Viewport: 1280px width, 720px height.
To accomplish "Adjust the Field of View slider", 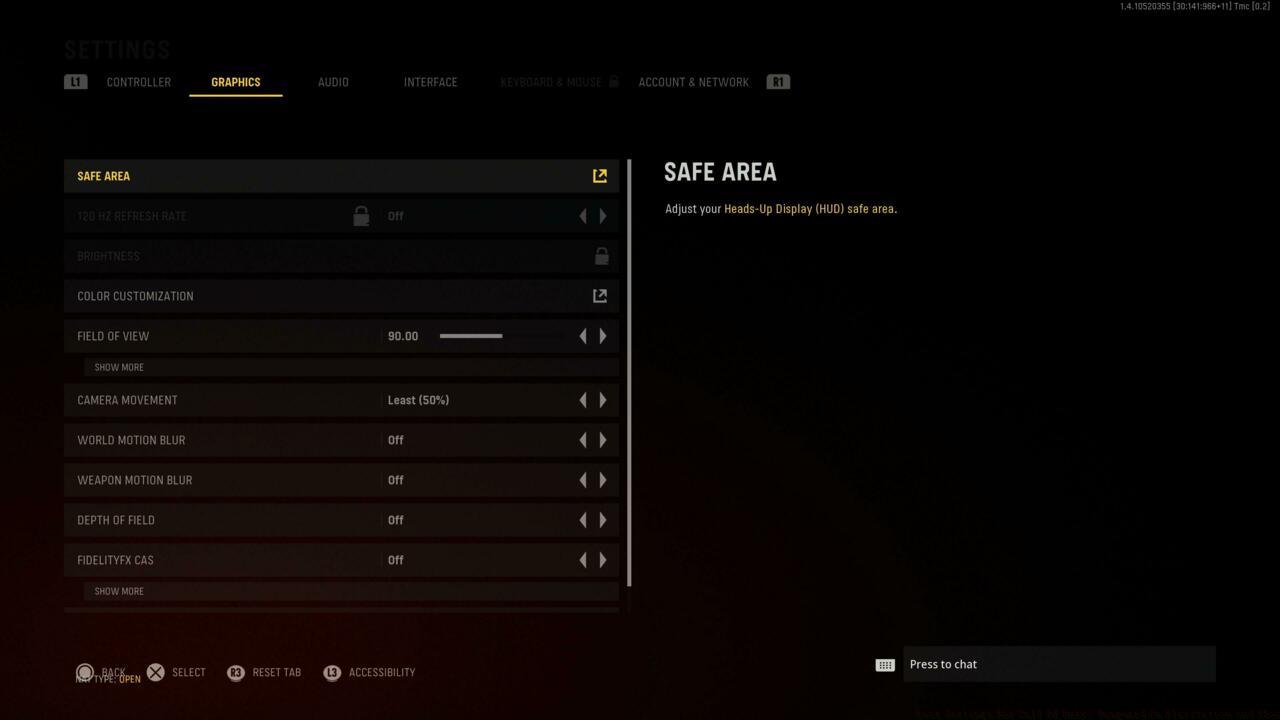I will pos(470,336).
